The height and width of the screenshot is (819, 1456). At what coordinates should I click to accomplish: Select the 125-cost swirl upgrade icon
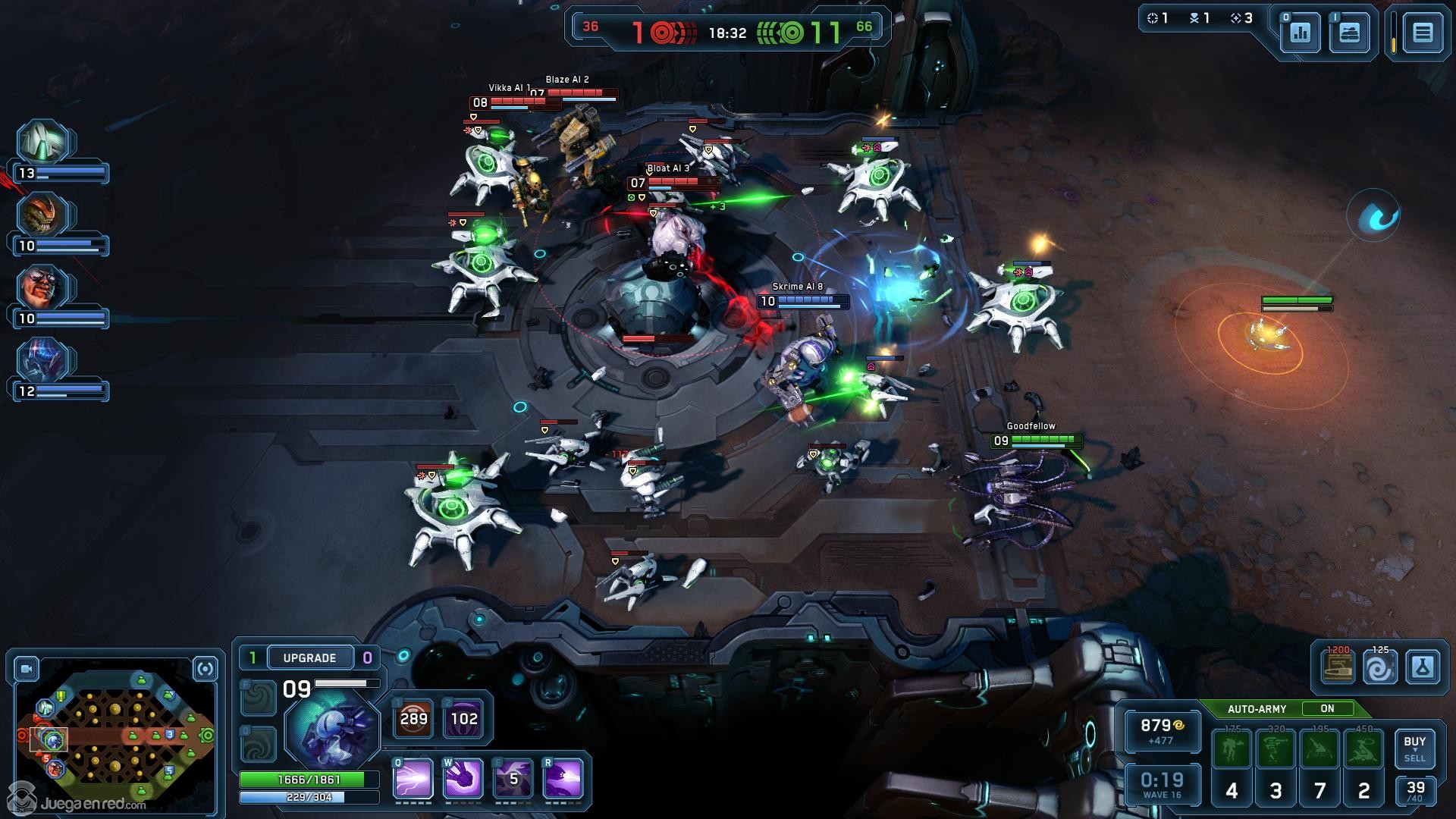pyautogui.click(x=1379, y=668)
